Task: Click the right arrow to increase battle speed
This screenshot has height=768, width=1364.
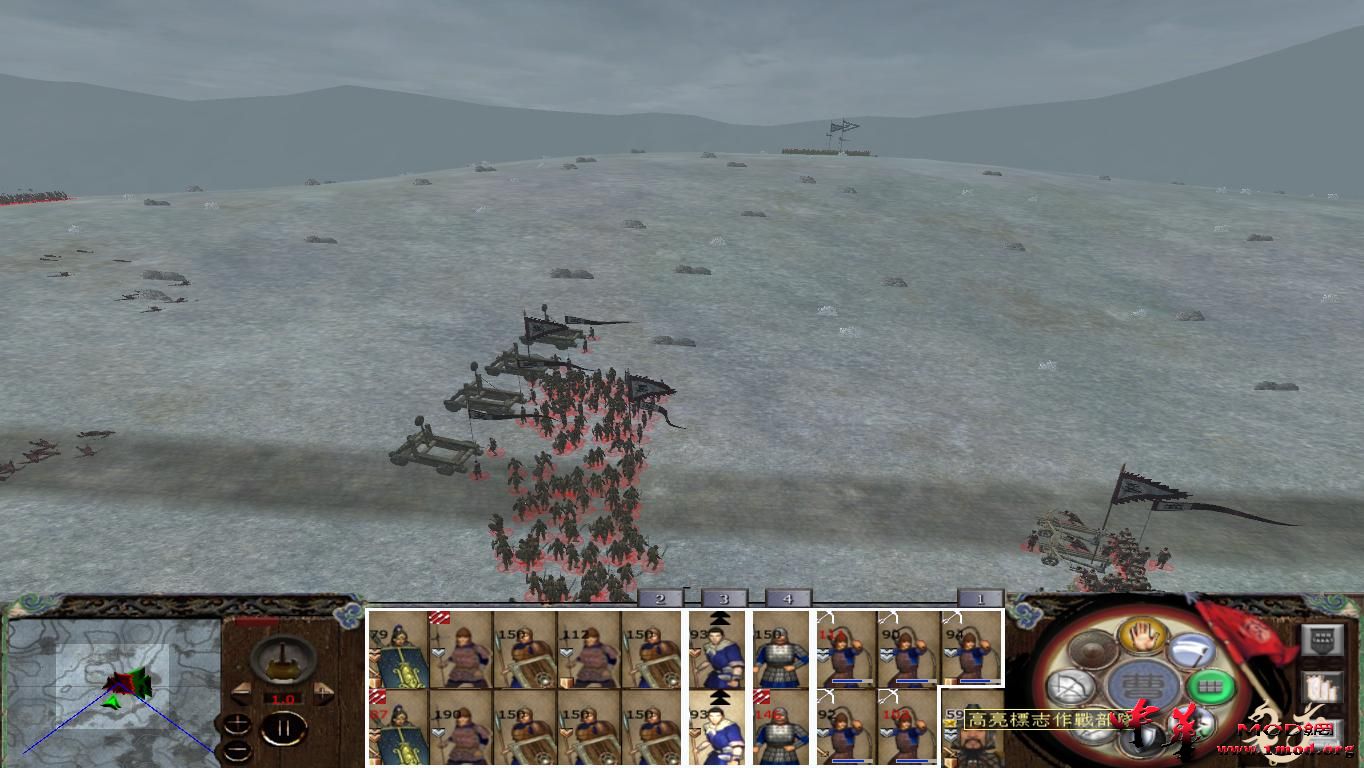Action: click(321, 693)
